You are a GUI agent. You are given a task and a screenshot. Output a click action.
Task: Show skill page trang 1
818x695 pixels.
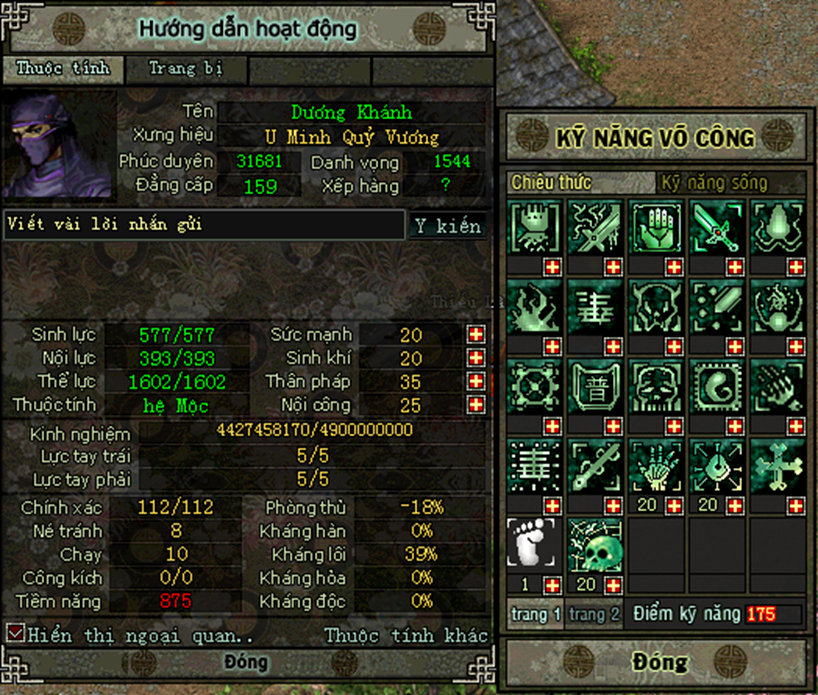pyautogui.click(x=536, y=614)
